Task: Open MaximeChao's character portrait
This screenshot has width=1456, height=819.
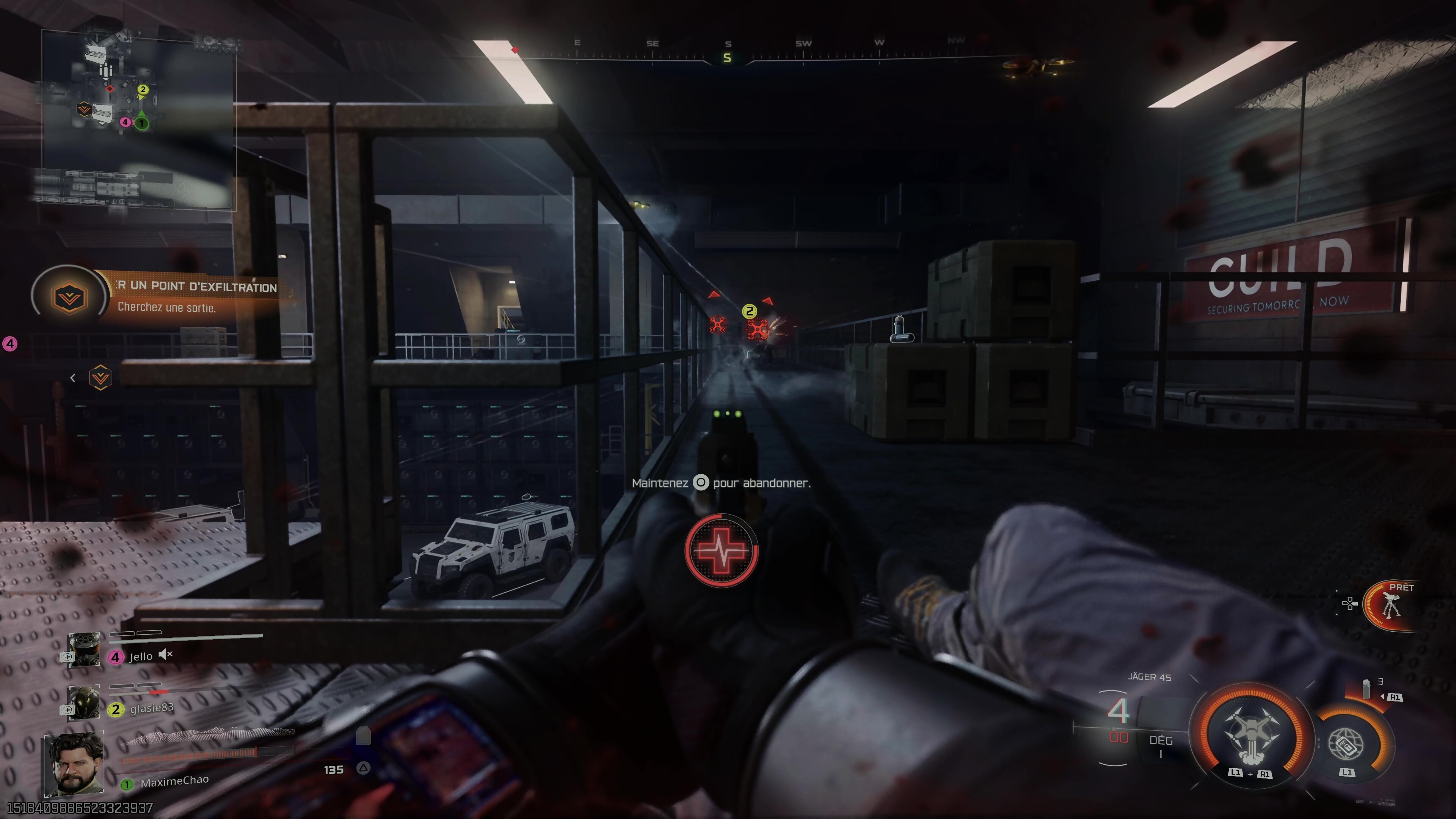Action: coord(74,764)
